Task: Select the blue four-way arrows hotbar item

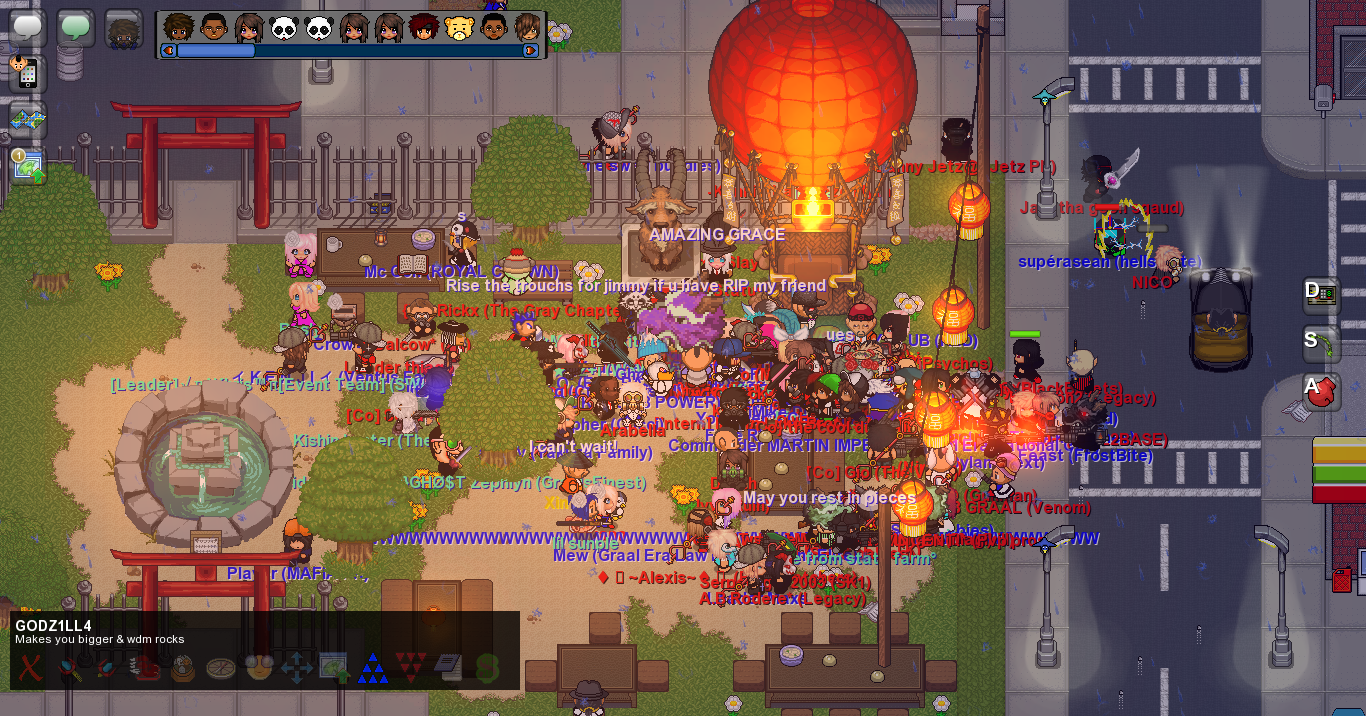Action: (297, 667)
